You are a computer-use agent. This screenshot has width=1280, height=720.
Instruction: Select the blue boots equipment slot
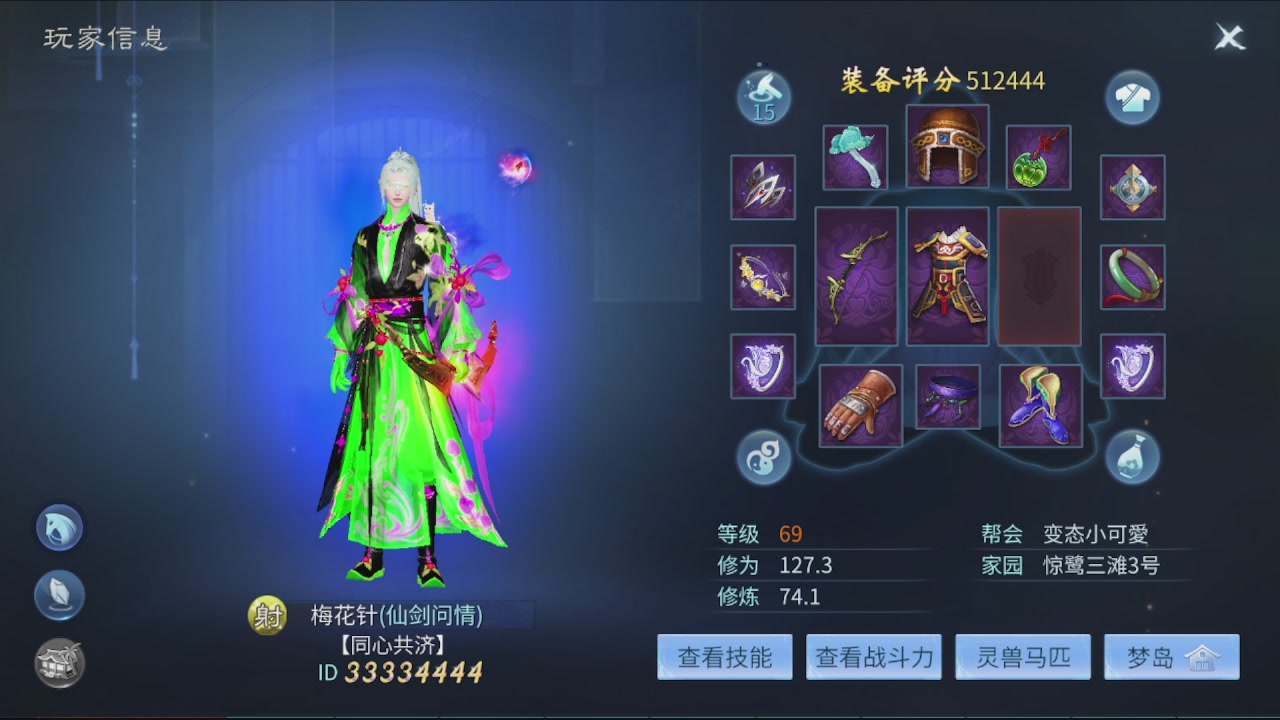click(x=1038, y=405)
